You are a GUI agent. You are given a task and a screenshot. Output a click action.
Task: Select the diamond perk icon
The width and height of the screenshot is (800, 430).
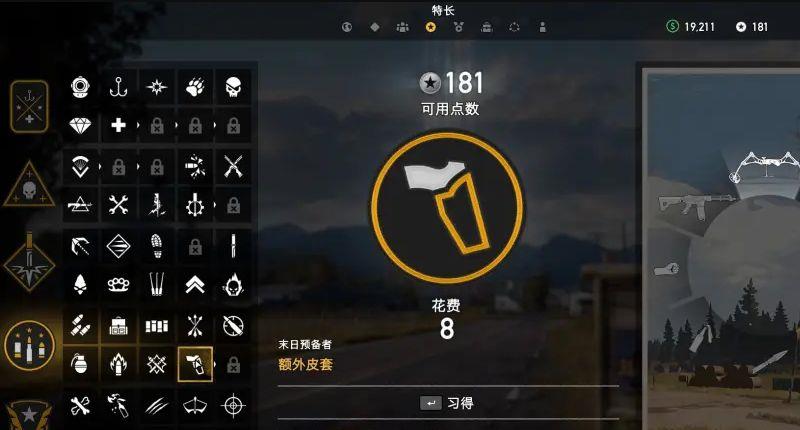click(81, 126)
